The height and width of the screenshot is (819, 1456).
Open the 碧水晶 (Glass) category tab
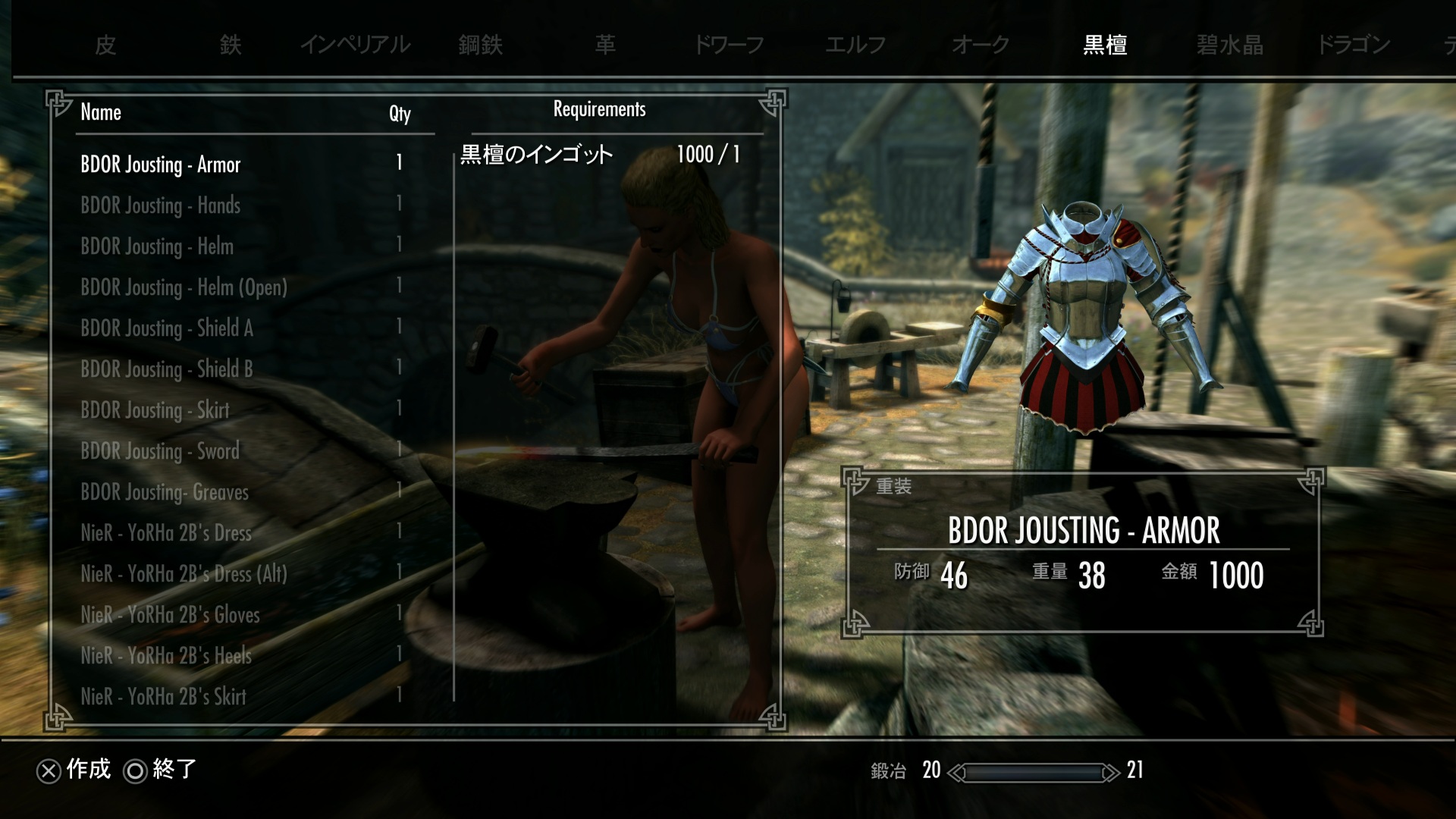pos(1229,45)
